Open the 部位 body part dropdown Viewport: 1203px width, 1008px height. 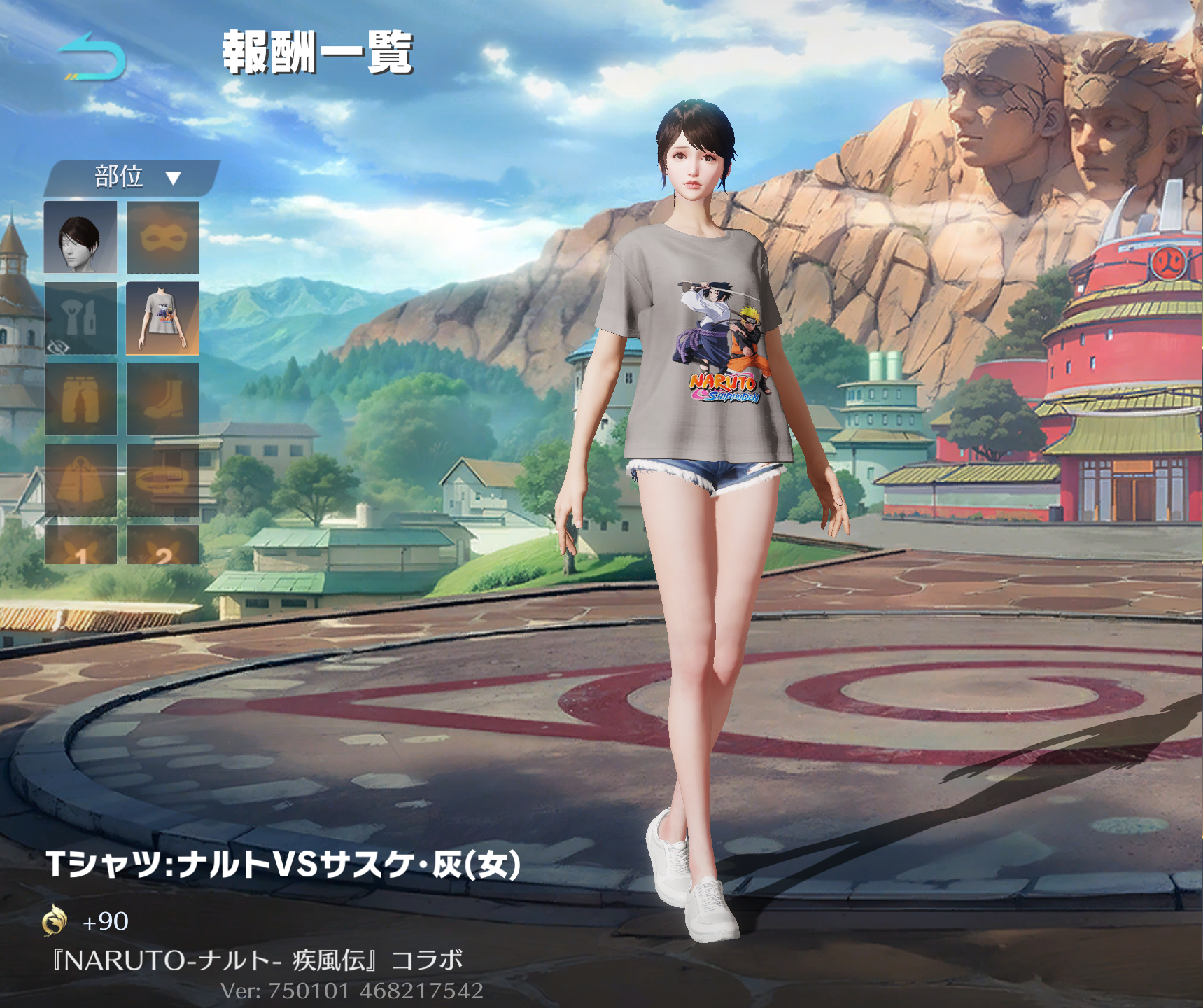point(133,177)
